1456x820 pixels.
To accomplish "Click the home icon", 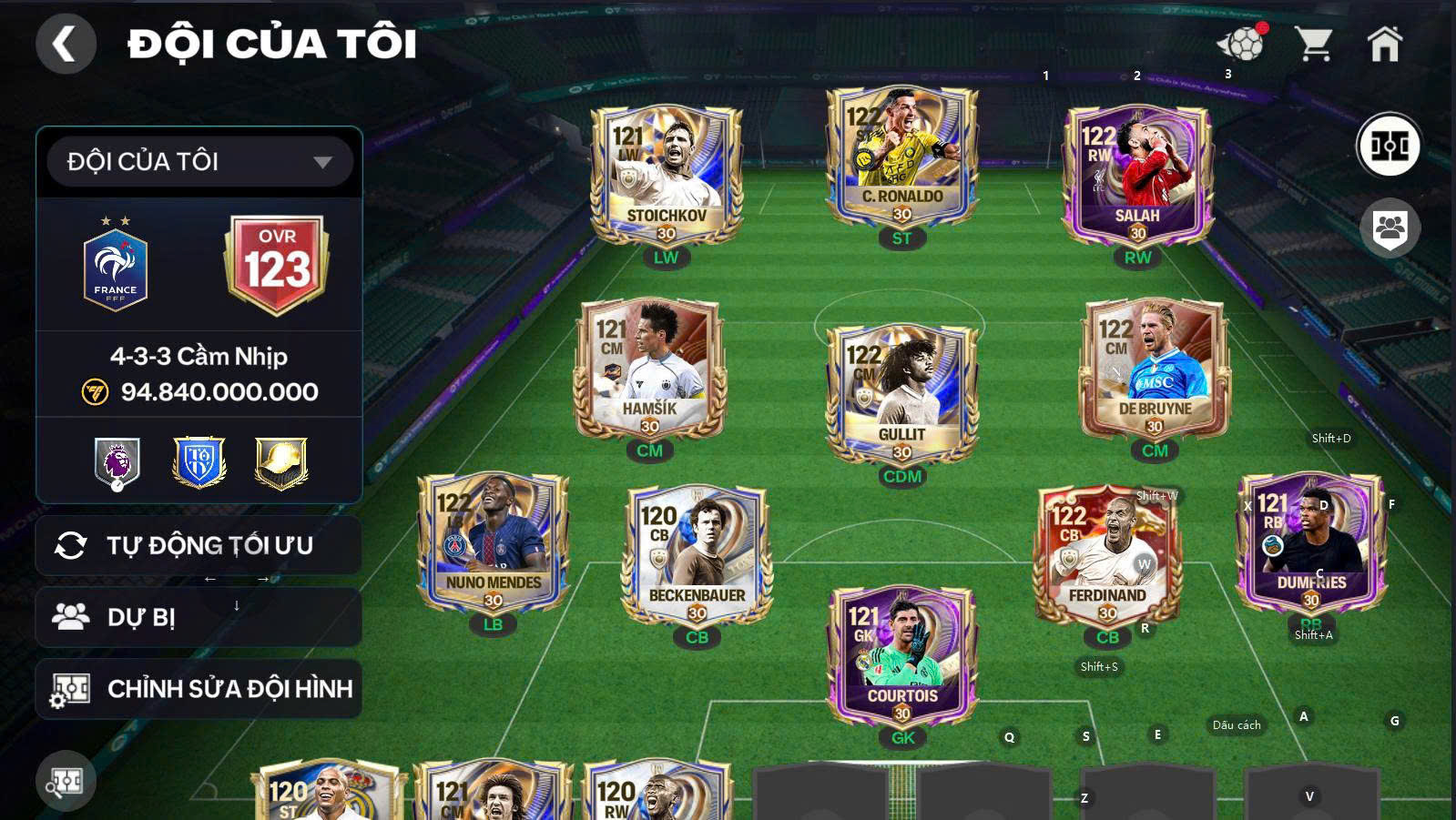I will tap(1385, 41).
